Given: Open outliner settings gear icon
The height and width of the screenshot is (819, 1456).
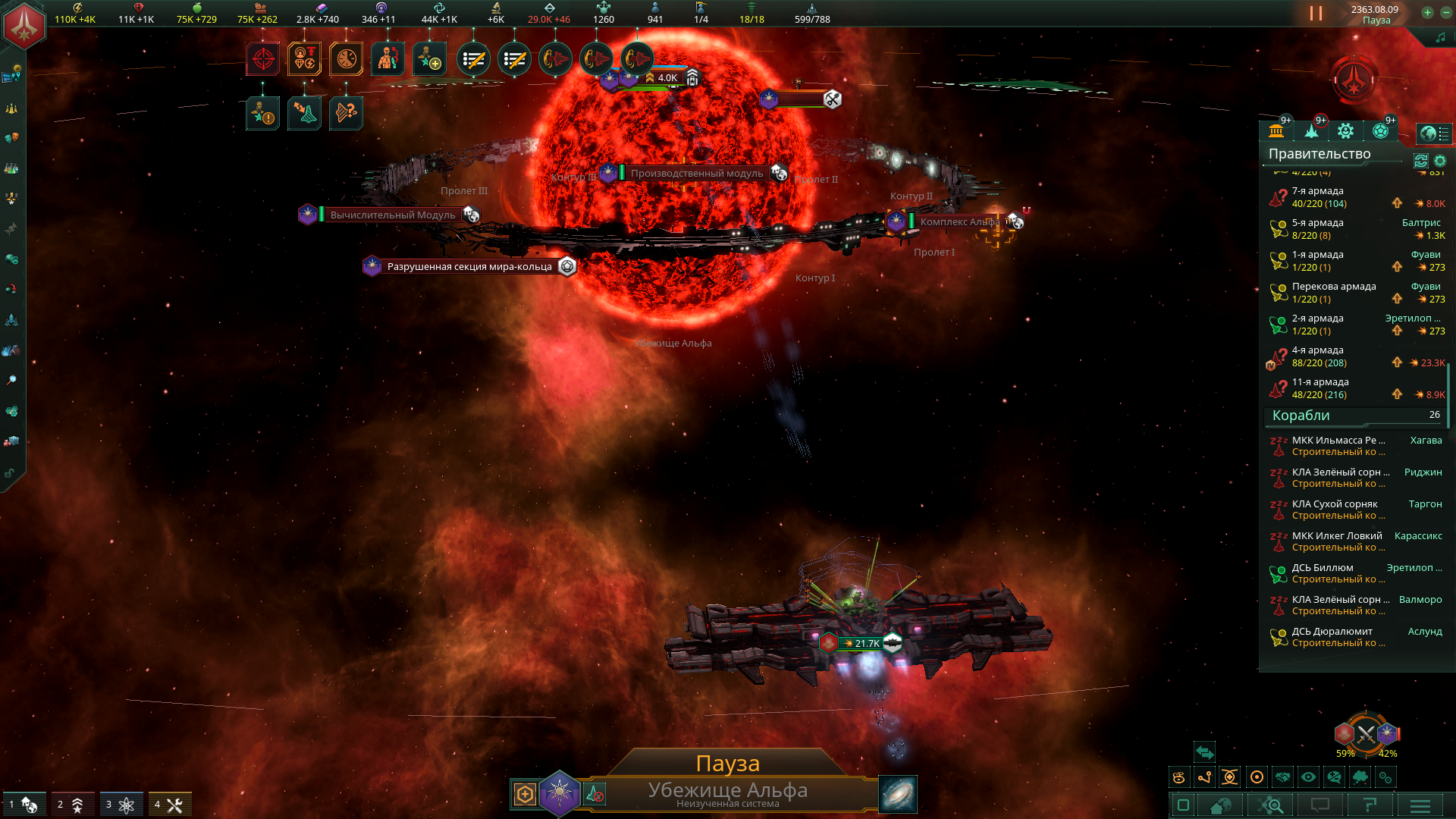Looking at the screenshot, I should 1440,161.
